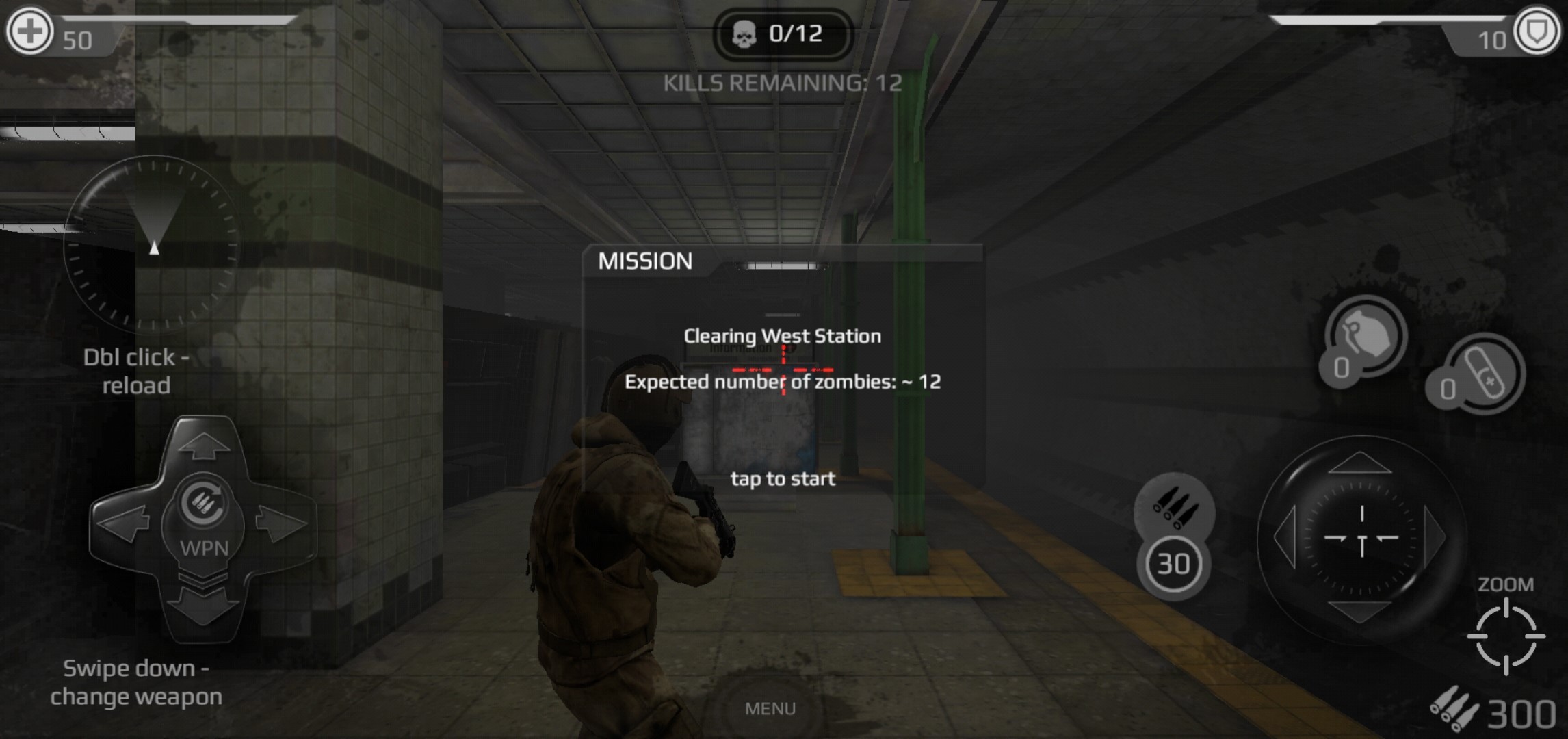The height and width of the screenshot is (739, 1568).
Task: Select the skull kill counter tracker
Action: click(783, 34)
